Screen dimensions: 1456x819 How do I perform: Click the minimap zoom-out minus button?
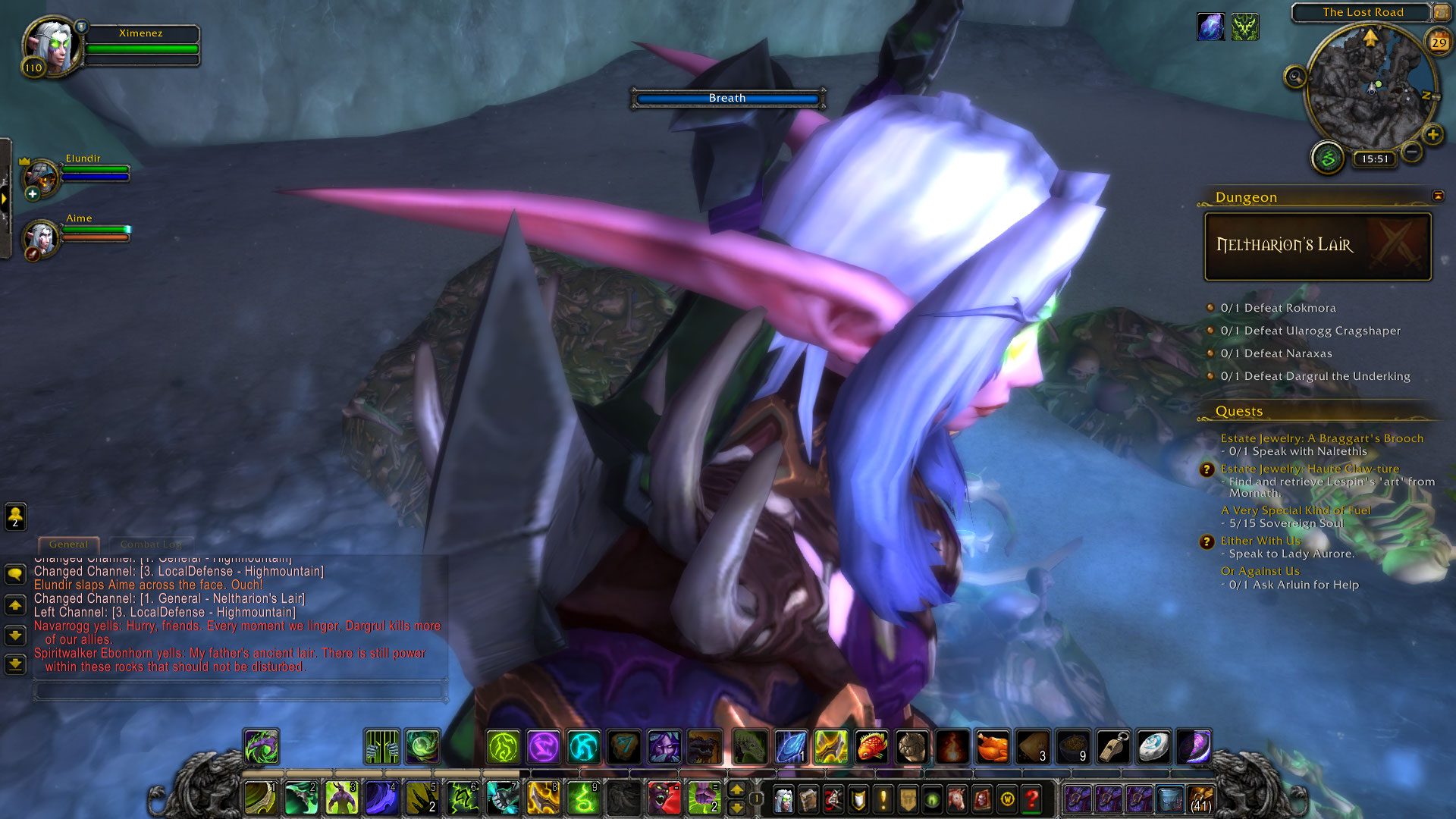click(1411, 152)
